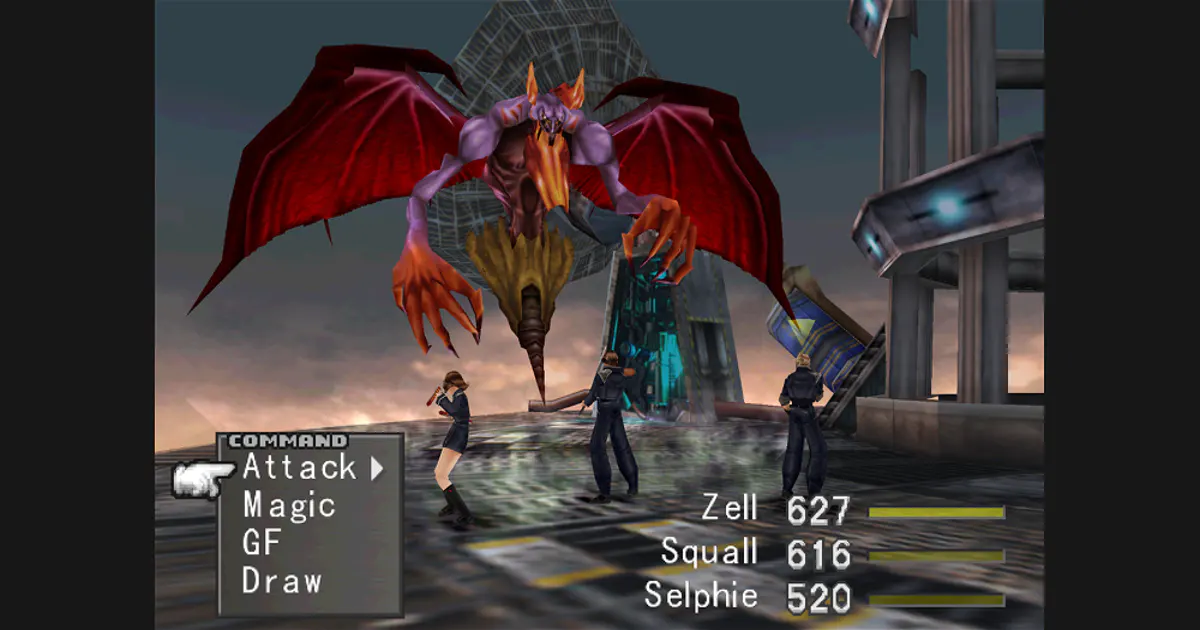Select Zell in the party list
The width and height of the screenshot is (1200, 630).
tap(728, 509)
